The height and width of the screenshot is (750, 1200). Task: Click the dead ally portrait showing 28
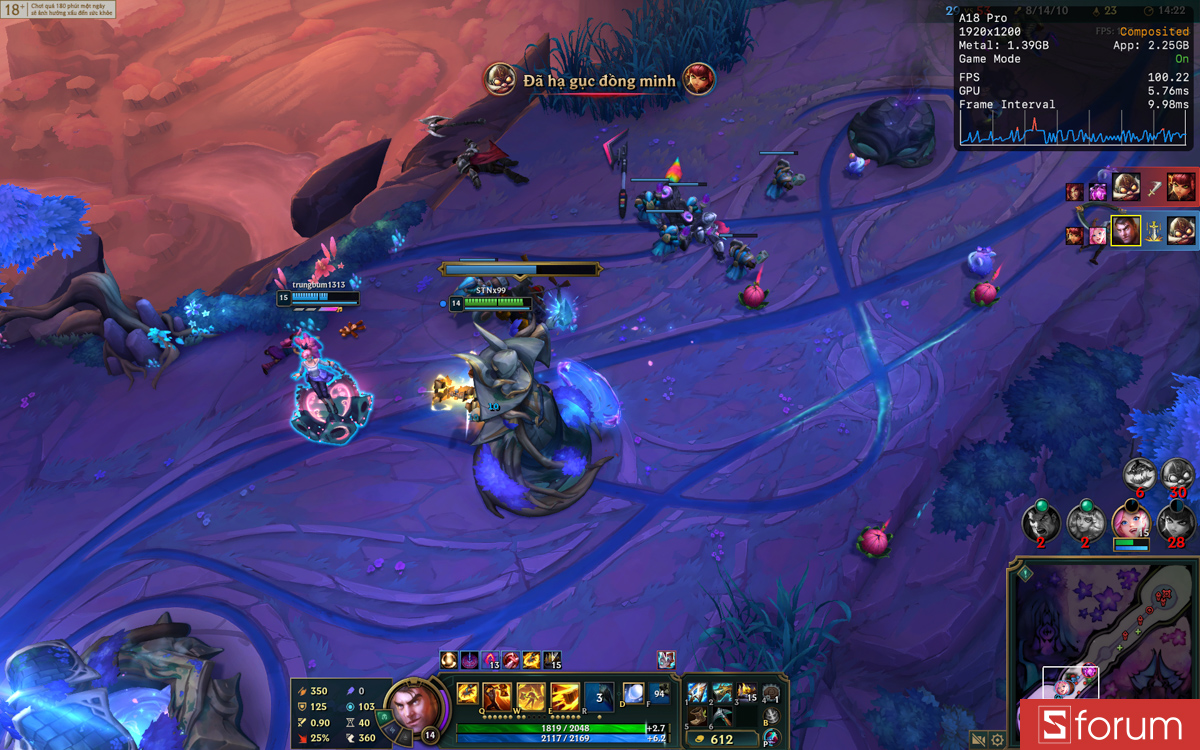[1174, 522]
